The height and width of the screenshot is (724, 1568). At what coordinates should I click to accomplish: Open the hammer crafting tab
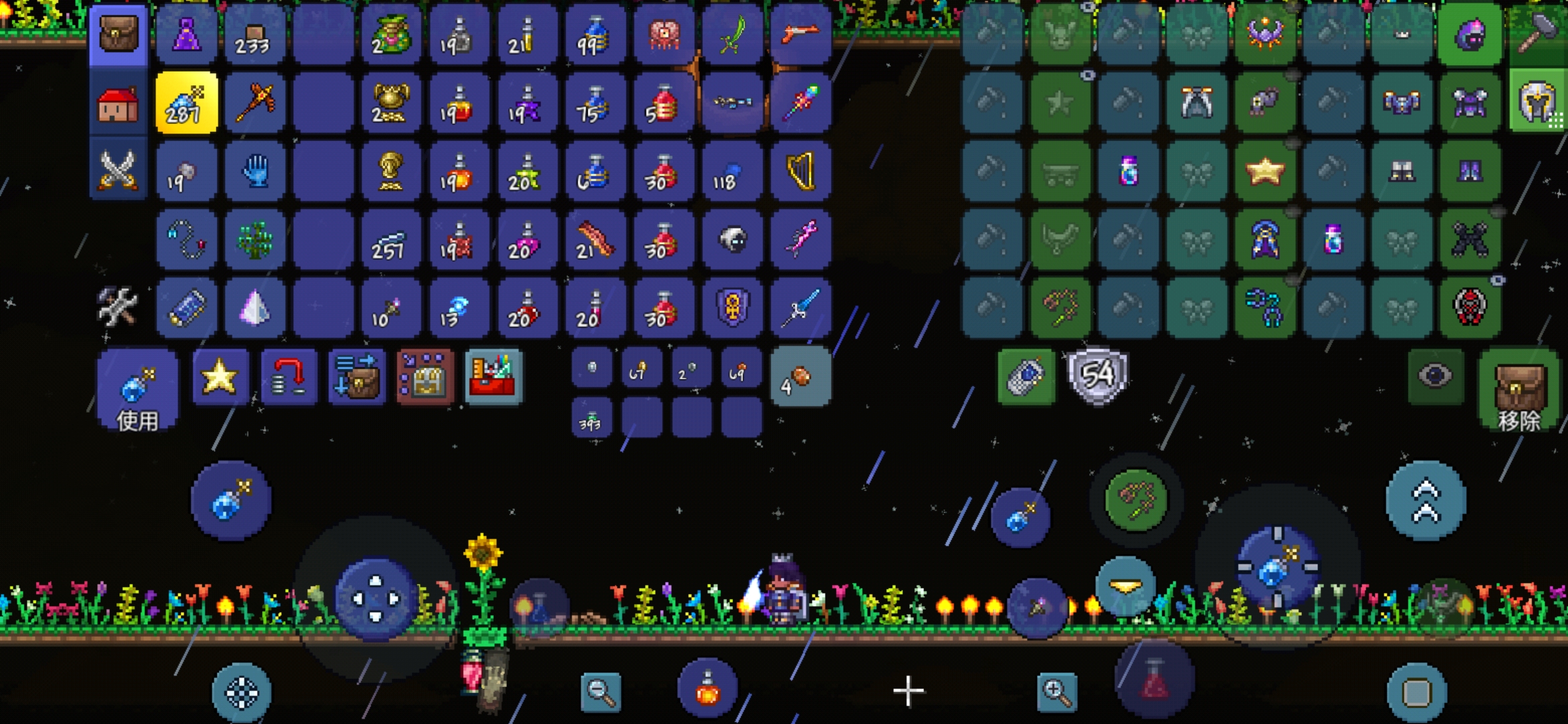pyautogui.click(x=1537, y=32)
